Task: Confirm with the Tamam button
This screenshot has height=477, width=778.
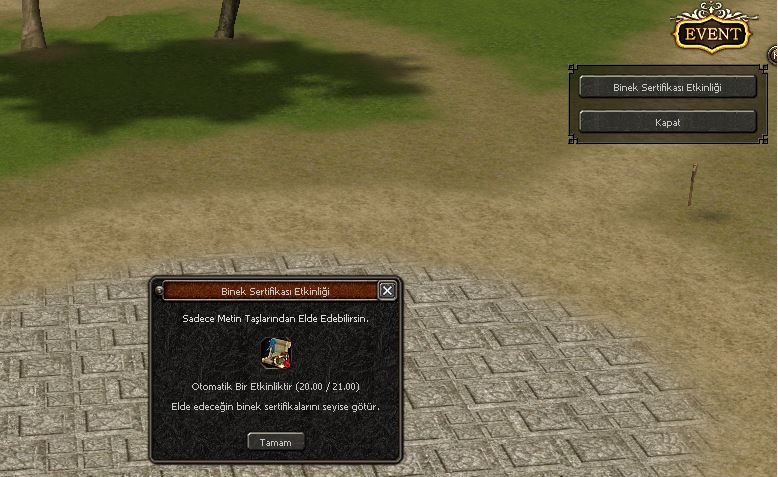Action: point(275,441)
